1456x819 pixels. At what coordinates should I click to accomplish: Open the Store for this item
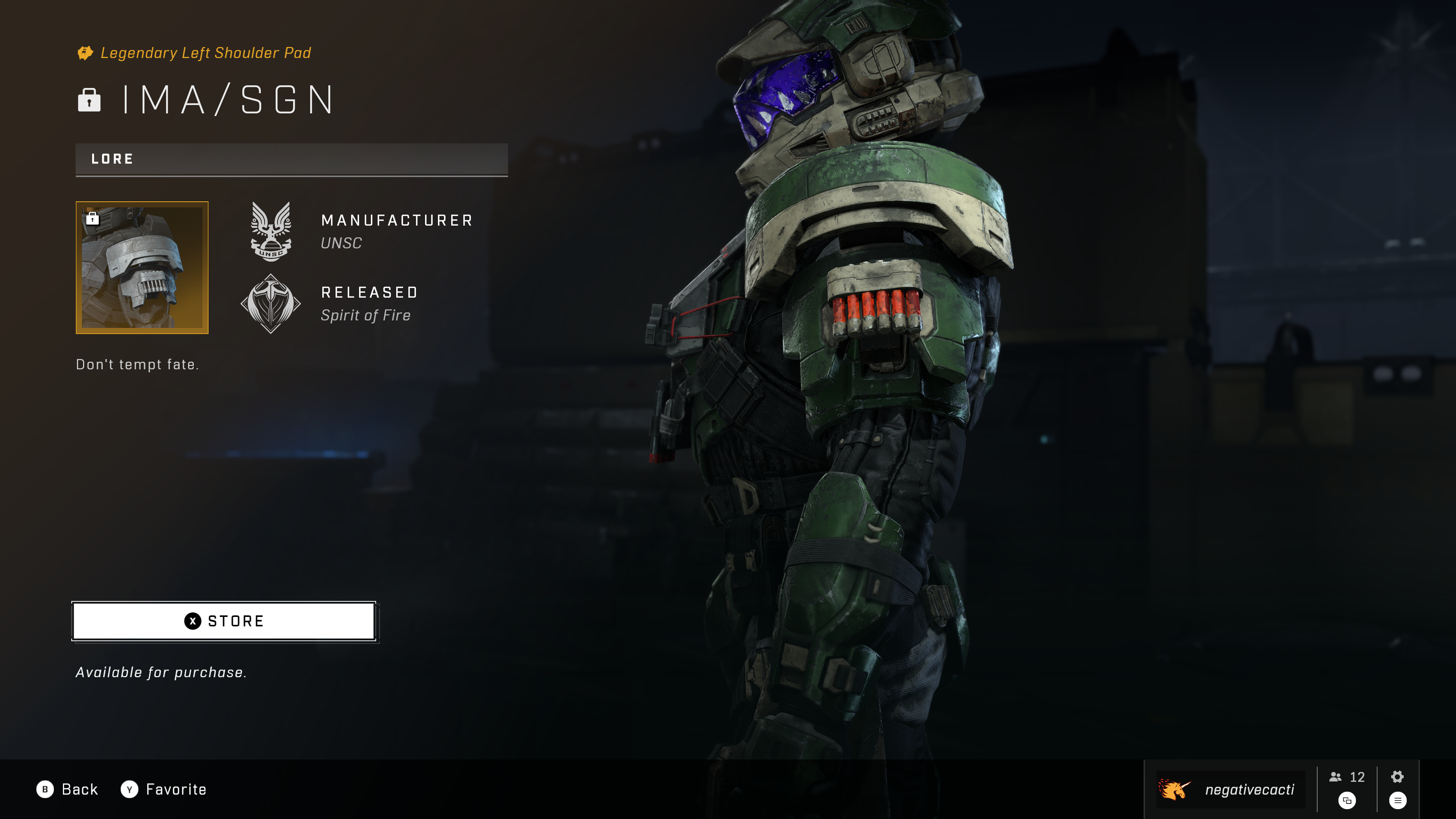click(x=224, y=621)
